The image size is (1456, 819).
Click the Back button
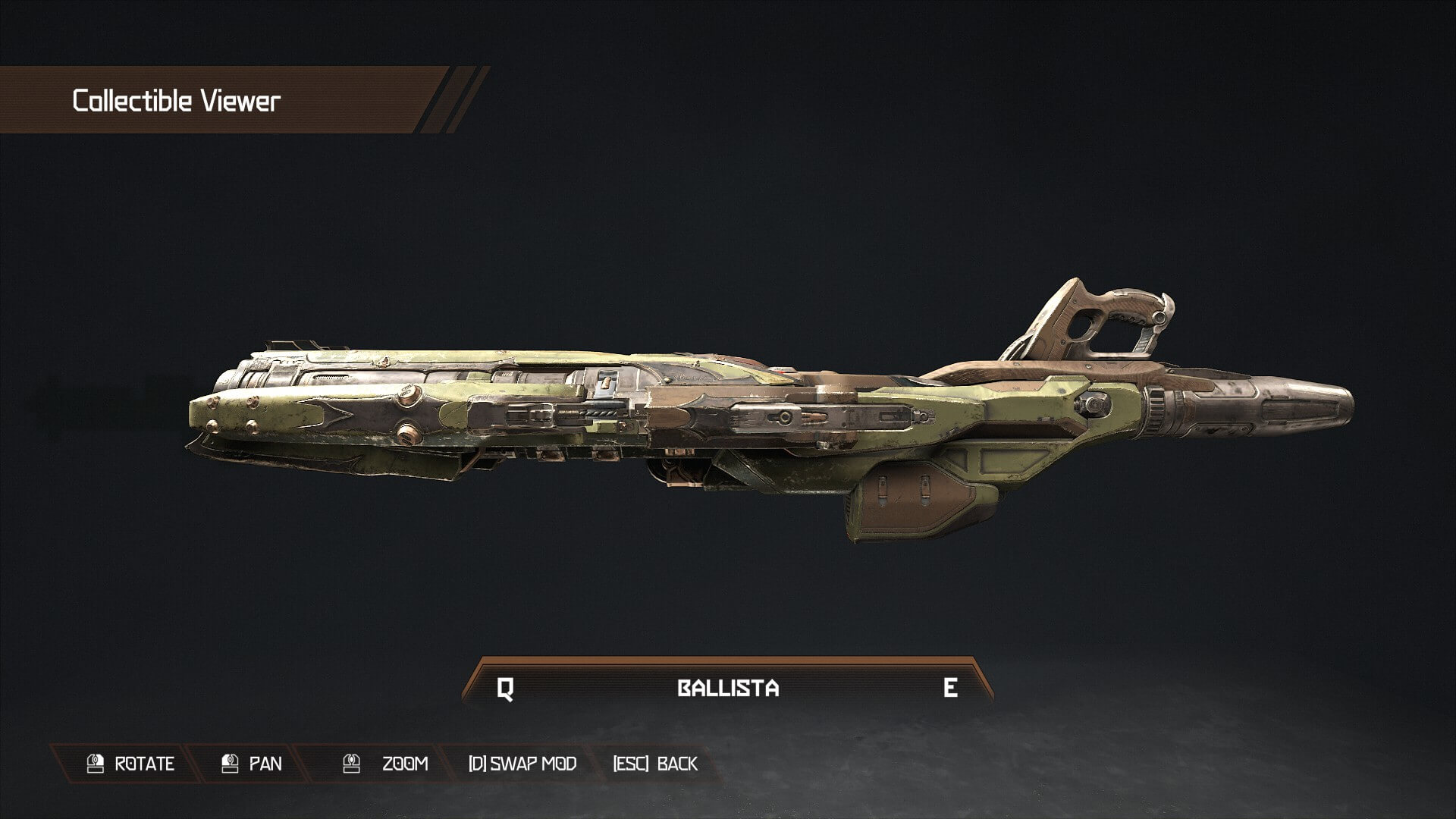coord(655,764)
